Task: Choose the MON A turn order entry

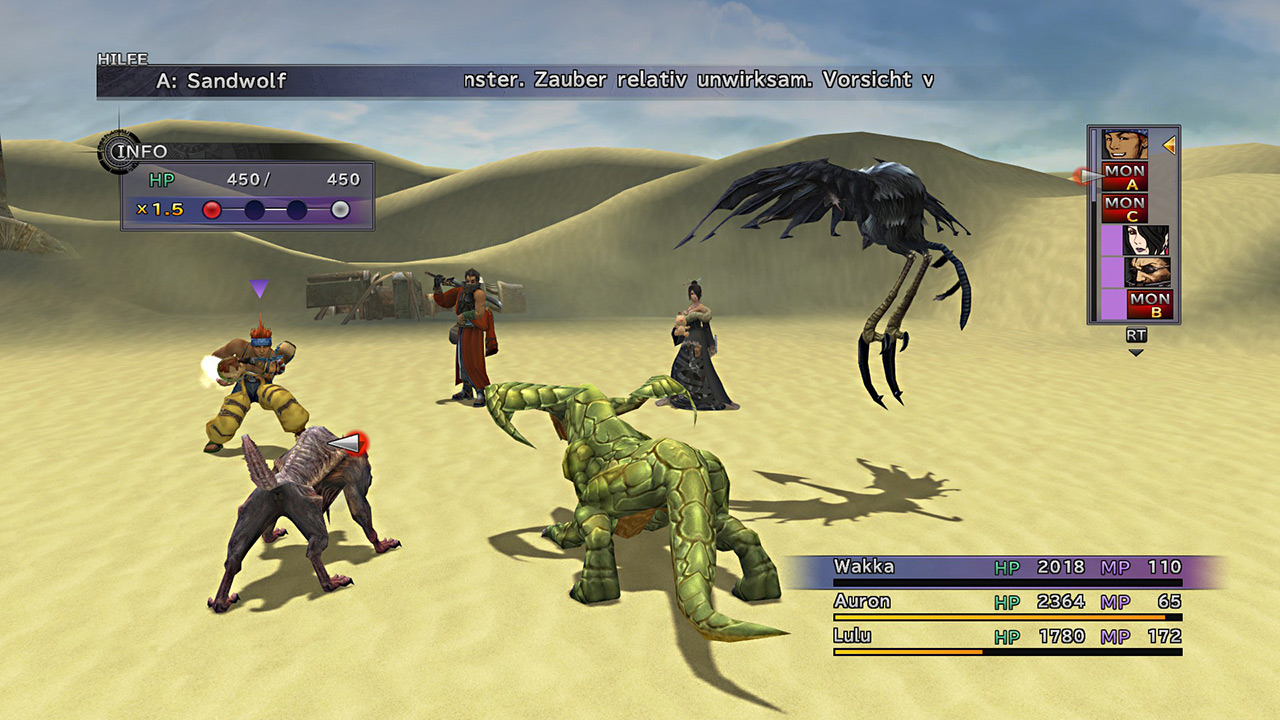Action: tap(1124, 177)
